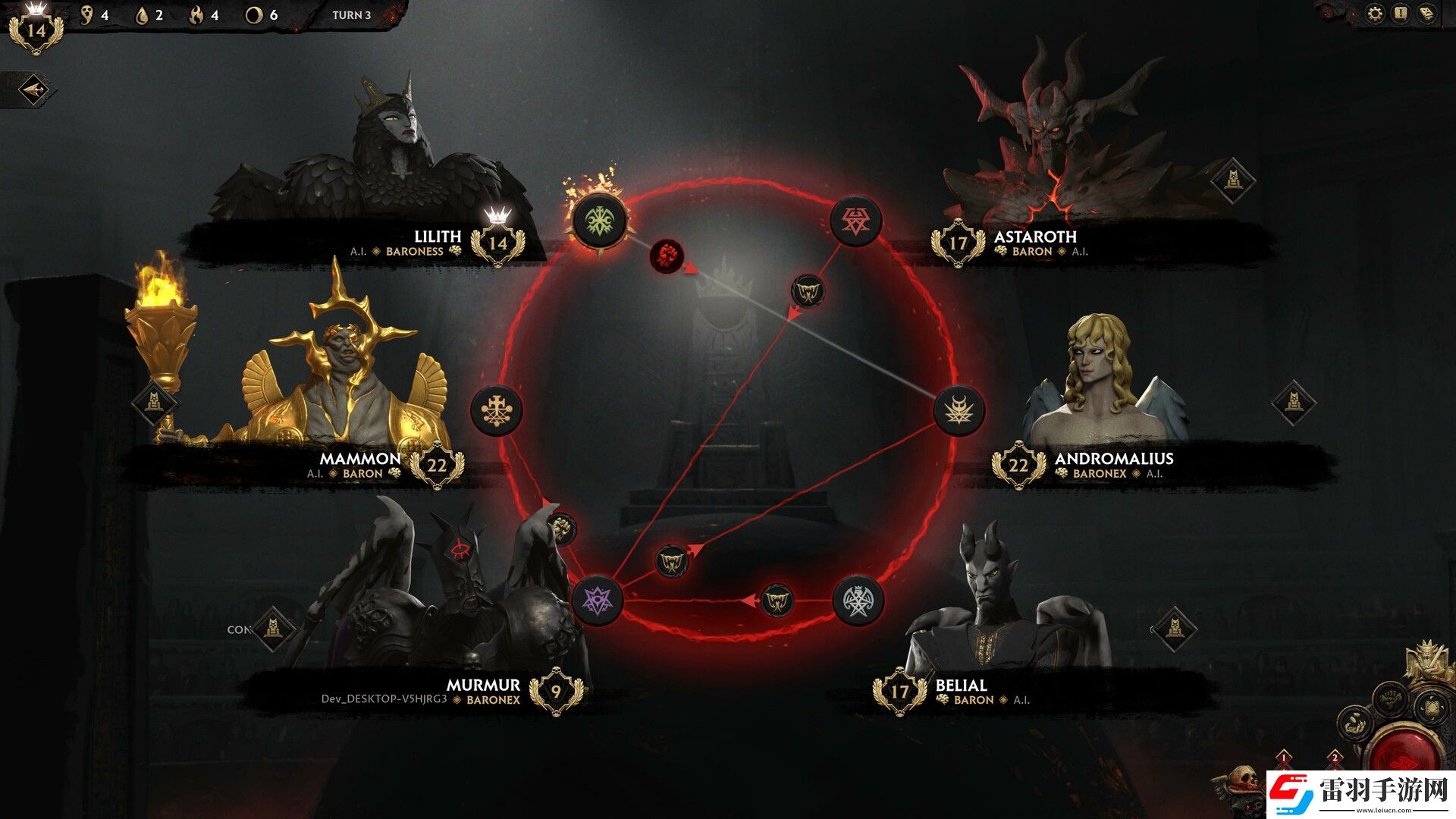This screenshot has width=1456, height=819.
Task: Select Lilith's green sigil on the ring
Action: [x=599, y=221]
